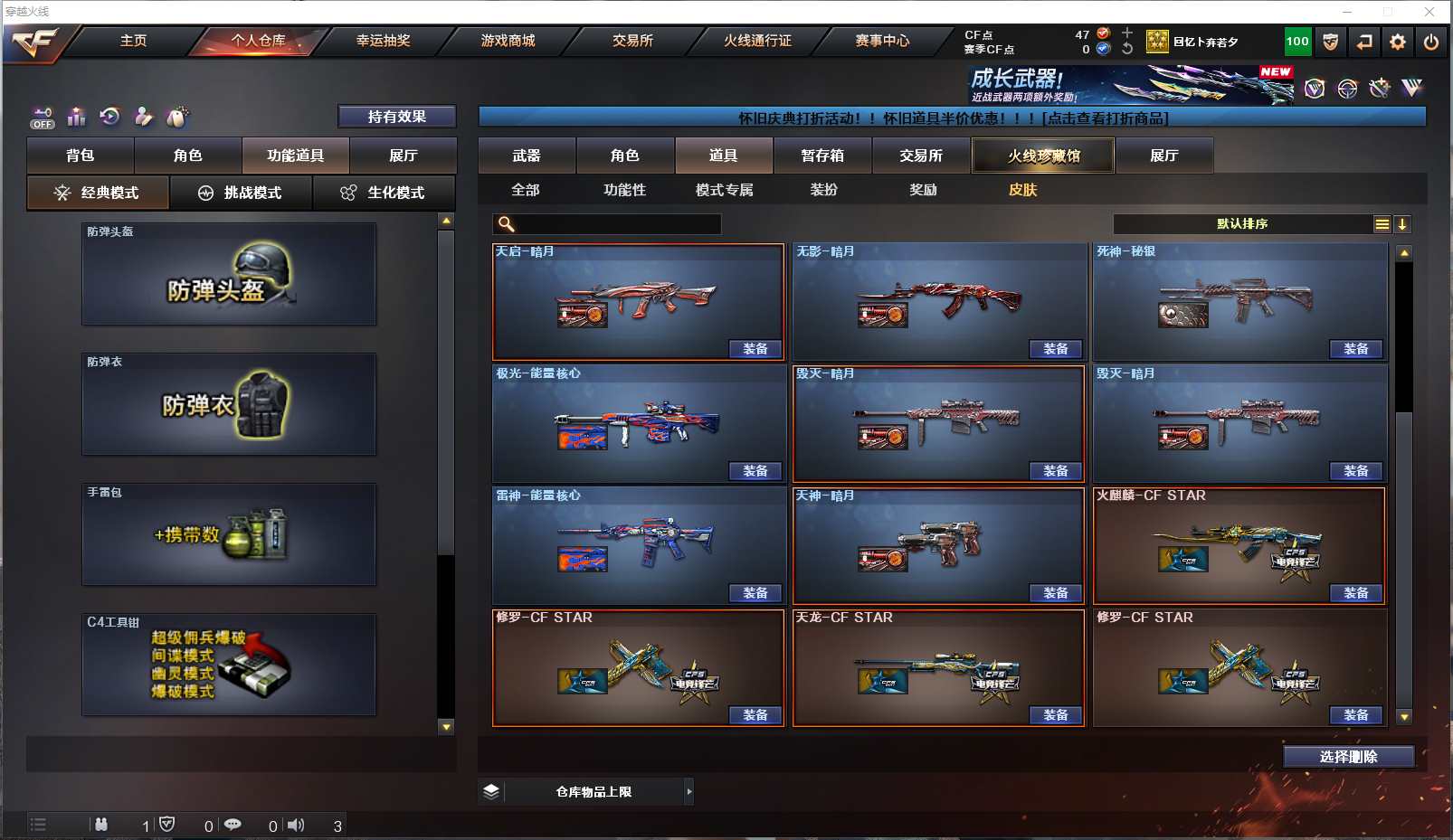
Task: Switch to the 暂存箱 tab
Action: tap(822, 156)
